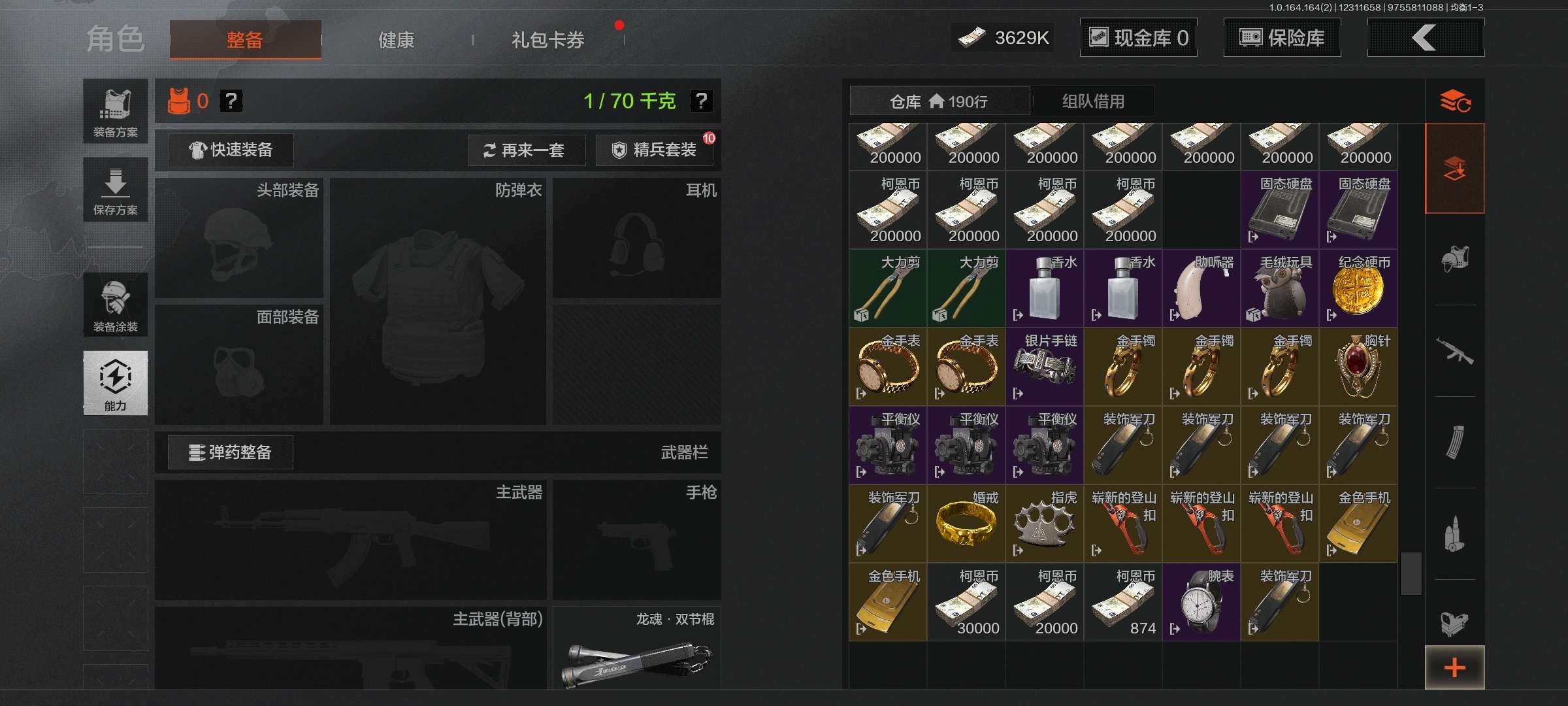Choose 再来一套 to re-equip
1568x706 pixels.
pos(526,150)
